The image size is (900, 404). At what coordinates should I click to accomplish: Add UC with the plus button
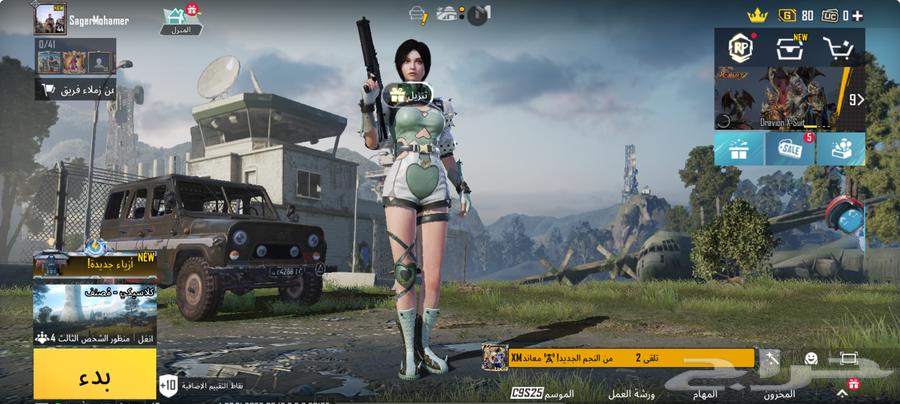point(857,15)
